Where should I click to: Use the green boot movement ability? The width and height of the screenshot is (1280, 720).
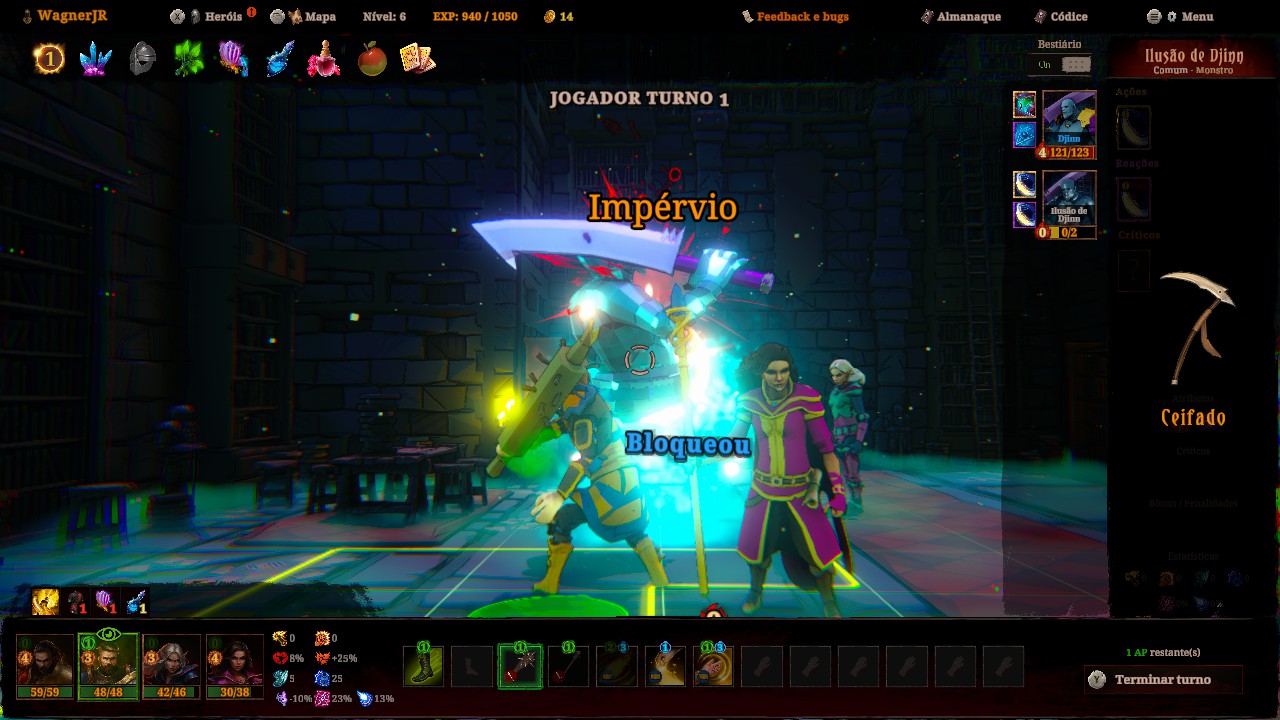tap(423, 666)
